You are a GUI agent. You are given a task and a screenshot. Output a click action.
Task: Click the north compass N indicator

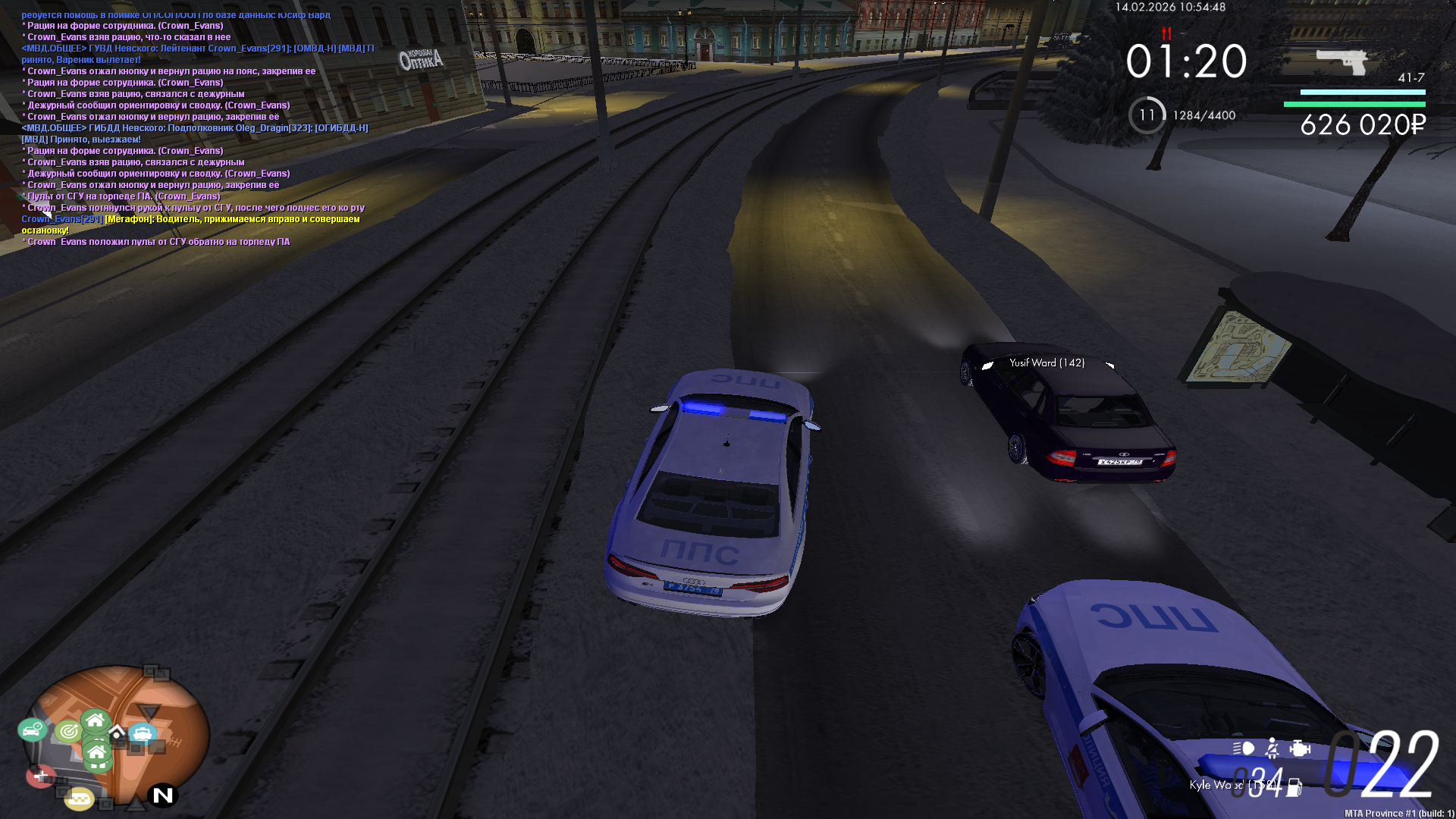163,795
